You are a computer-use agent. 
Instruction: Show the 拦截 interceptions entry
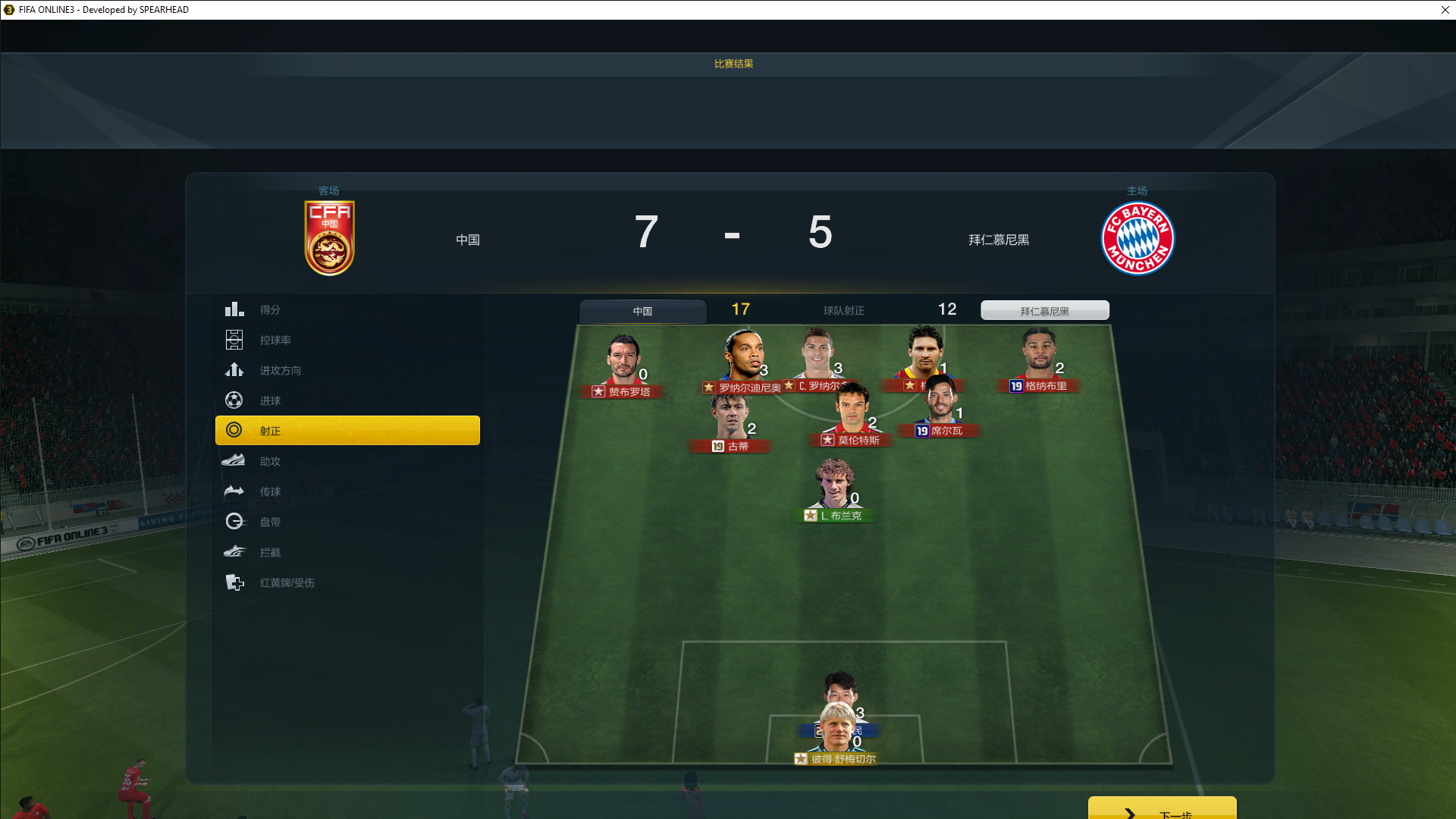270,552
